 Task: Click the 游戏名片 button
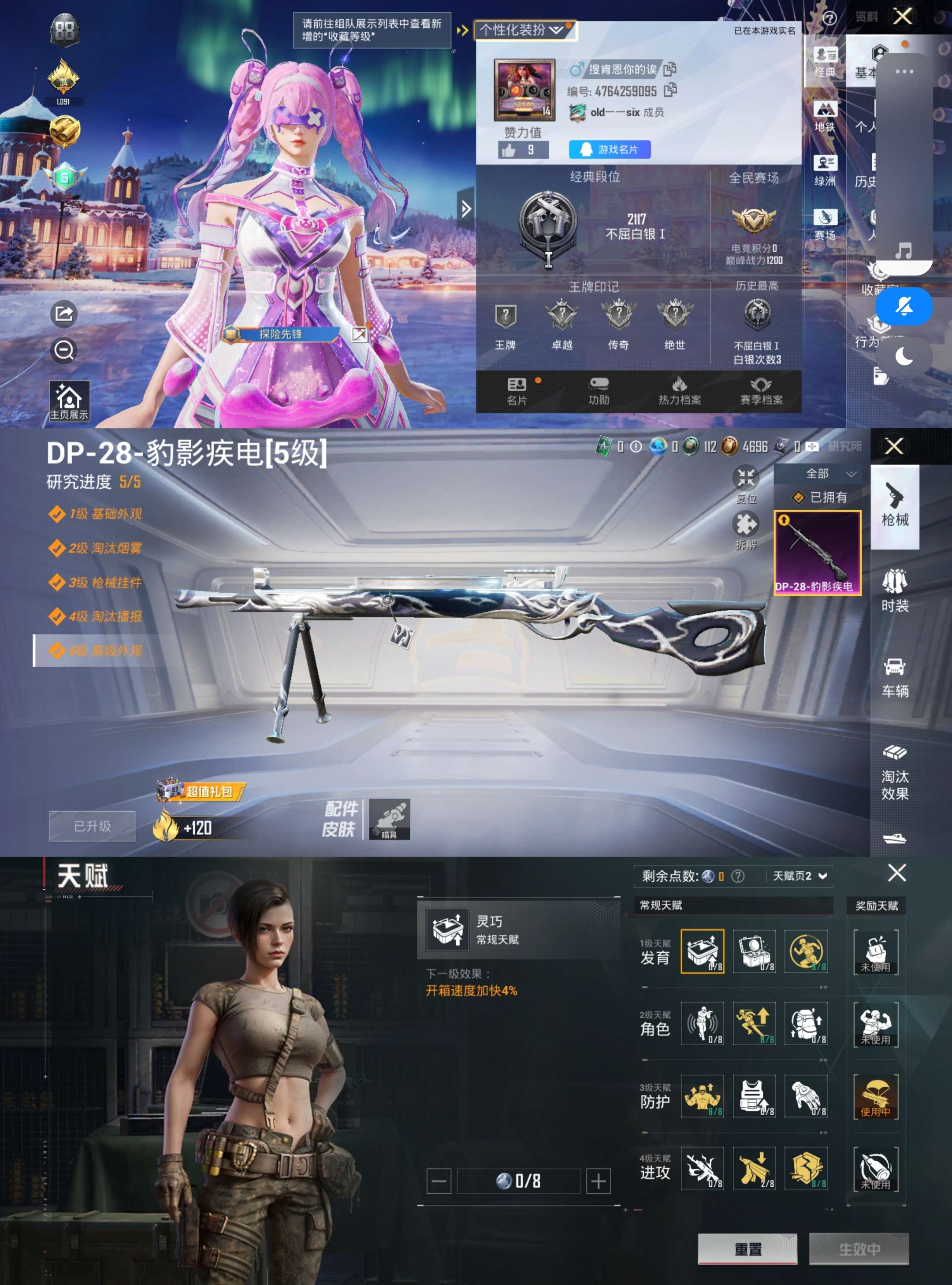(x=611, y=150)
